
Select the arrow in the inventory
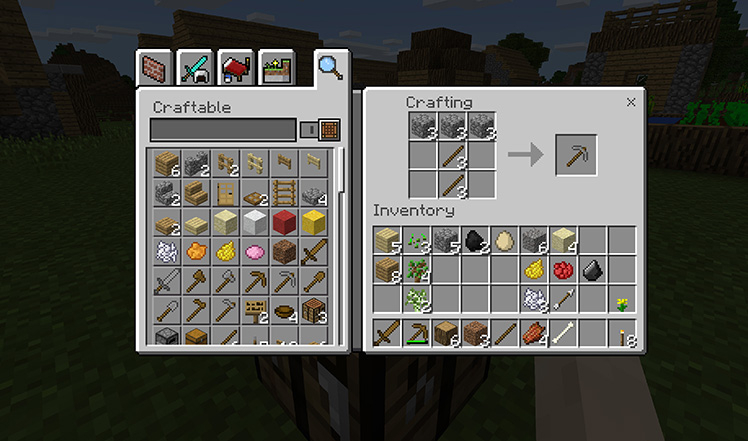(563, 298)
